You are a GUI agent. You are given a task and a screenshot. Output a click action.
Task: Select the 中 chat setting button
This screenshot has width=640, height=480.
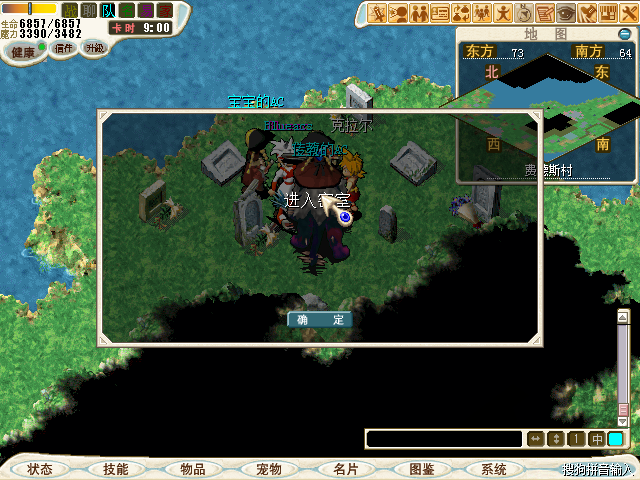tap(597, 439)
